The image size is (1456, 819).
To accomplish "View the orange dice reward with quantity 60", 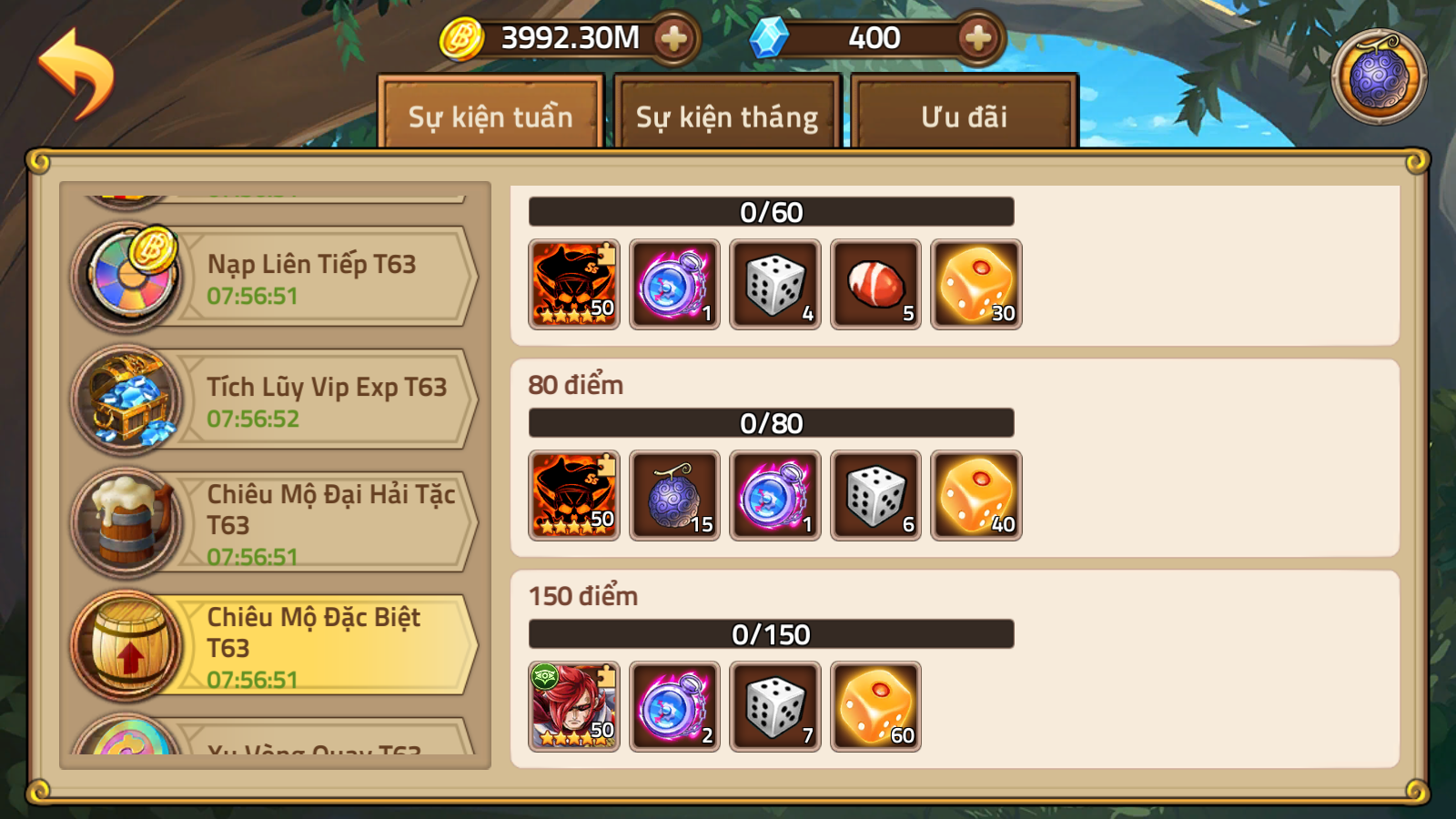I will [875, 706].
